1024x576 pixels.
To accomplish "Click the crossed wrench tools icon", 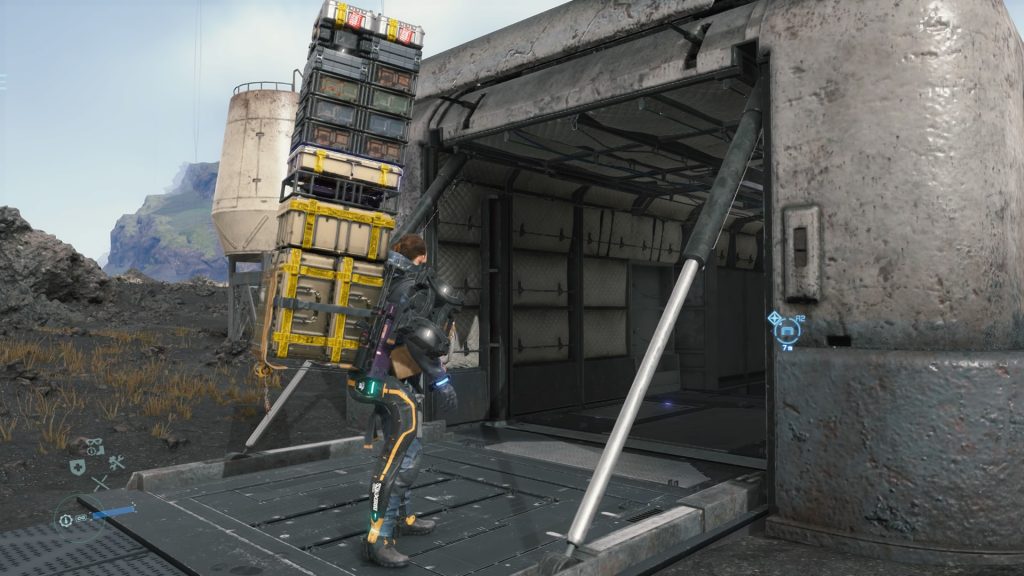I will [116, 462].
